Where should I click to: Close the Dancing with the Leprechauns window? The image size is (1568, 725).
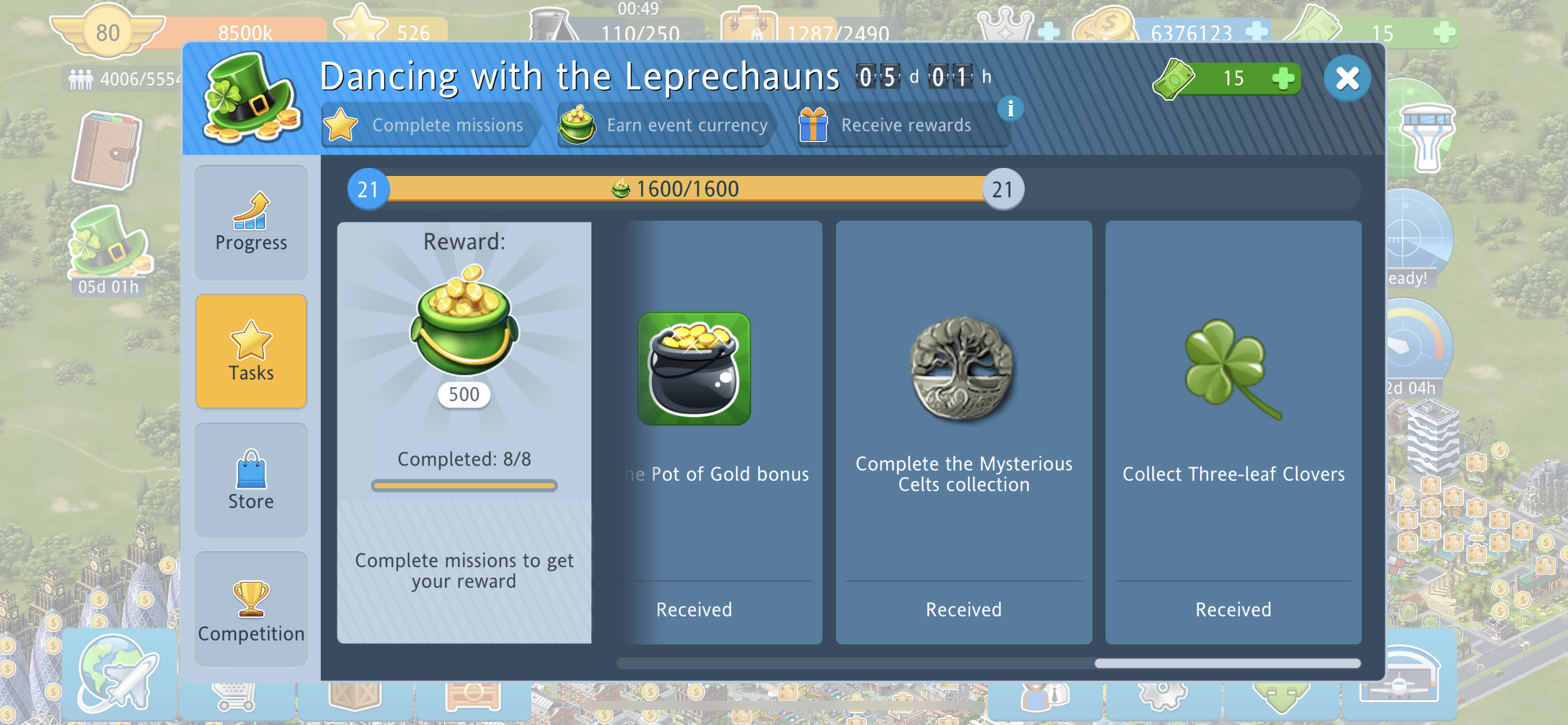pos(1347,79)
